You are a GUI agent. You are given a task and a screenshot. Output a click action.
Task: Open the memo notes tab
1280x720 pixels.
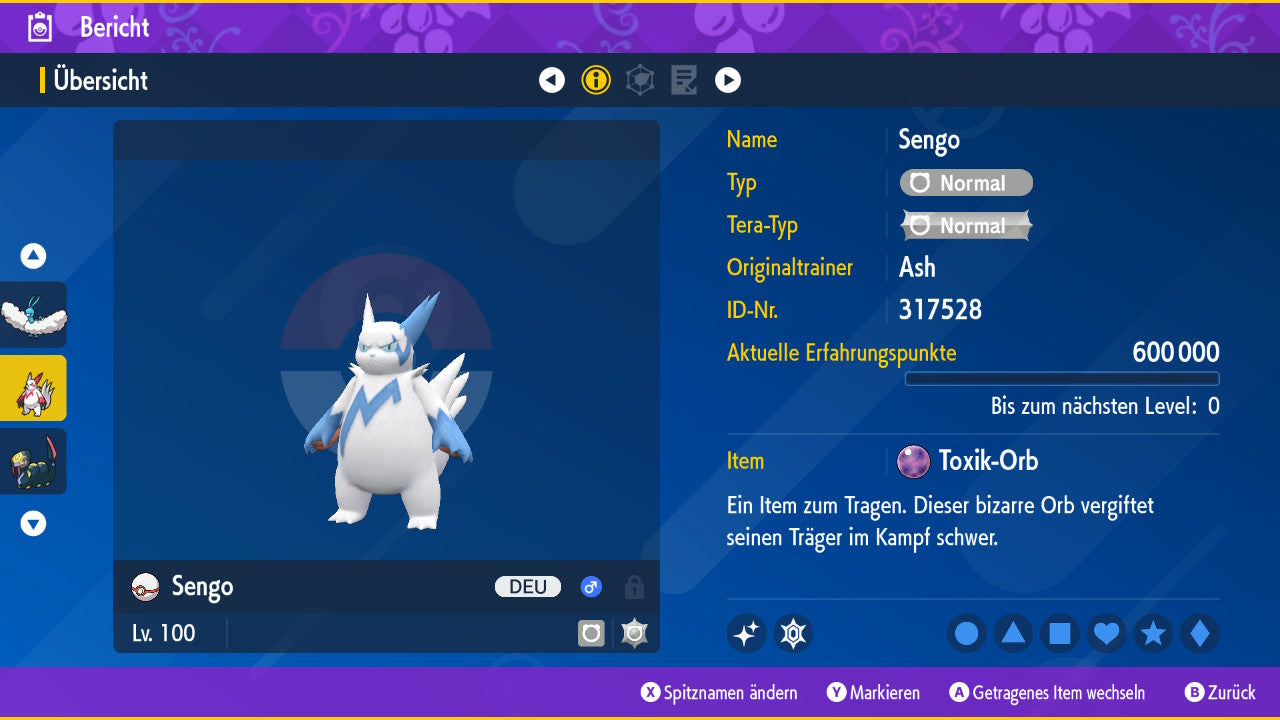point(684,80)
